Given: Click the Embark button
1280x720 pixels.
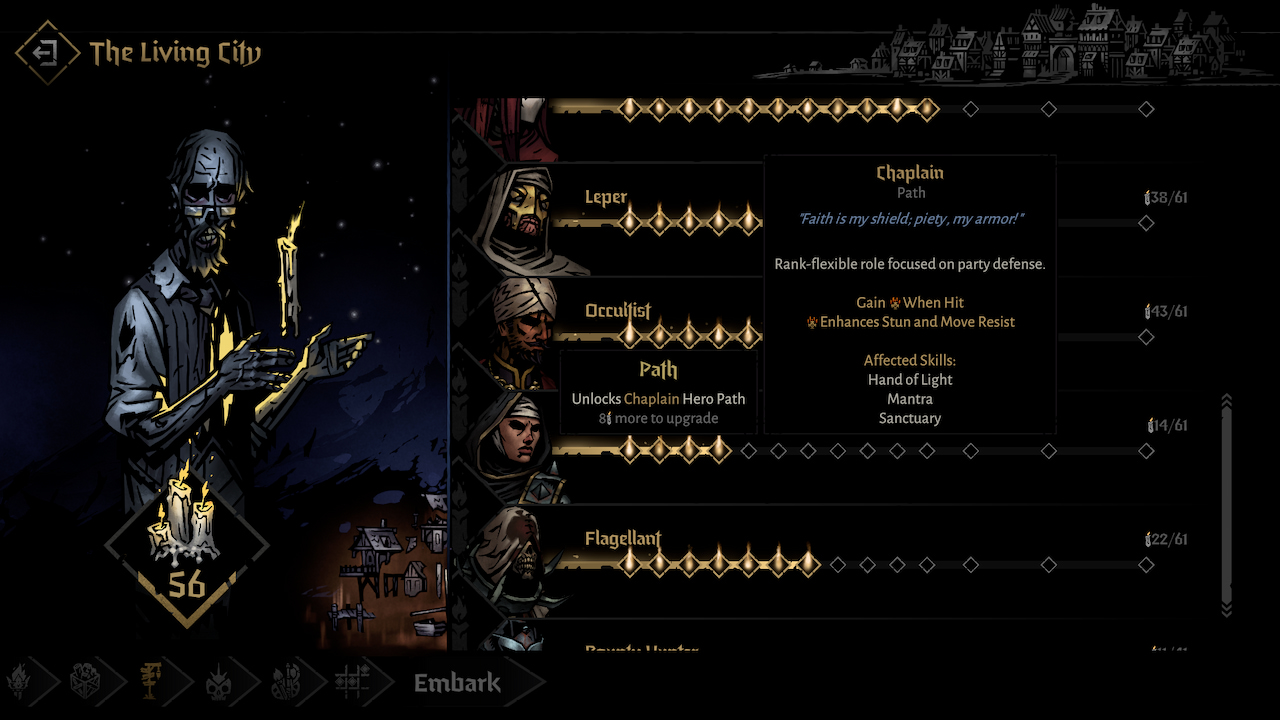Looking at the screenshot, I should (x=458, y=683).
